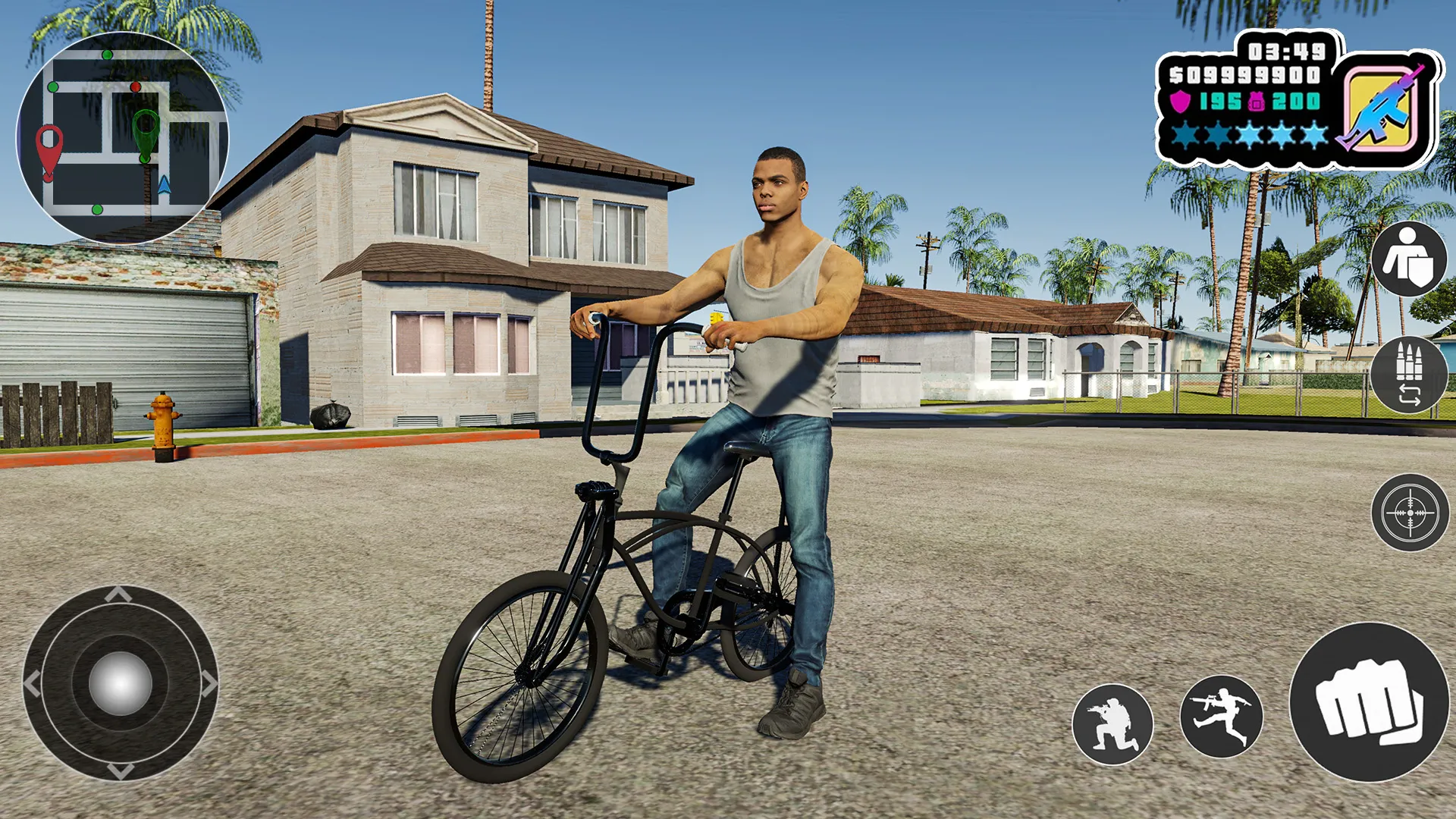
Task: Select the carry shield character action icon
Action: point(1410,258)
